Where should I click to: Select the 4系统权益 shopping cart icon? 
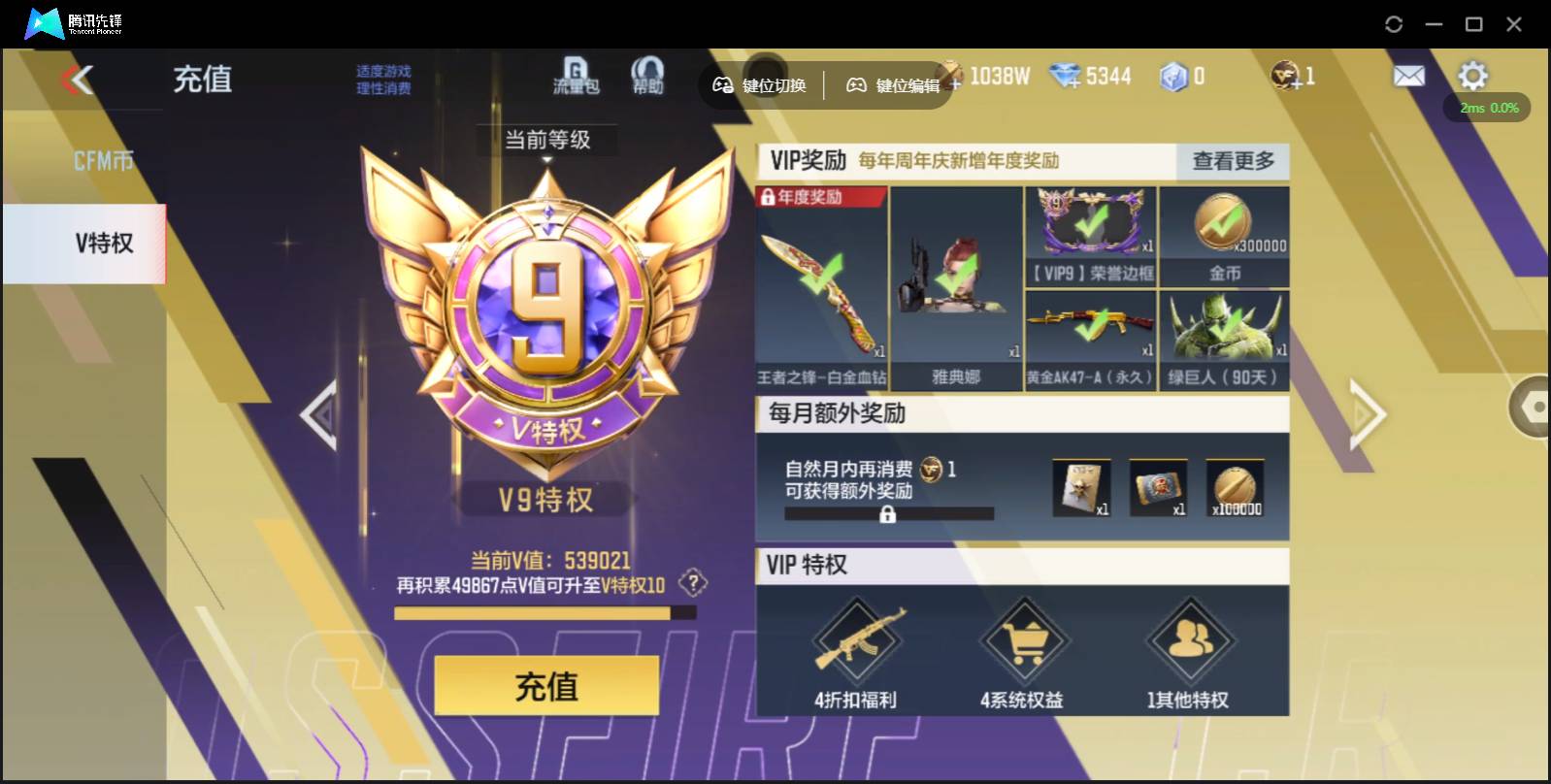(1026, 640)
